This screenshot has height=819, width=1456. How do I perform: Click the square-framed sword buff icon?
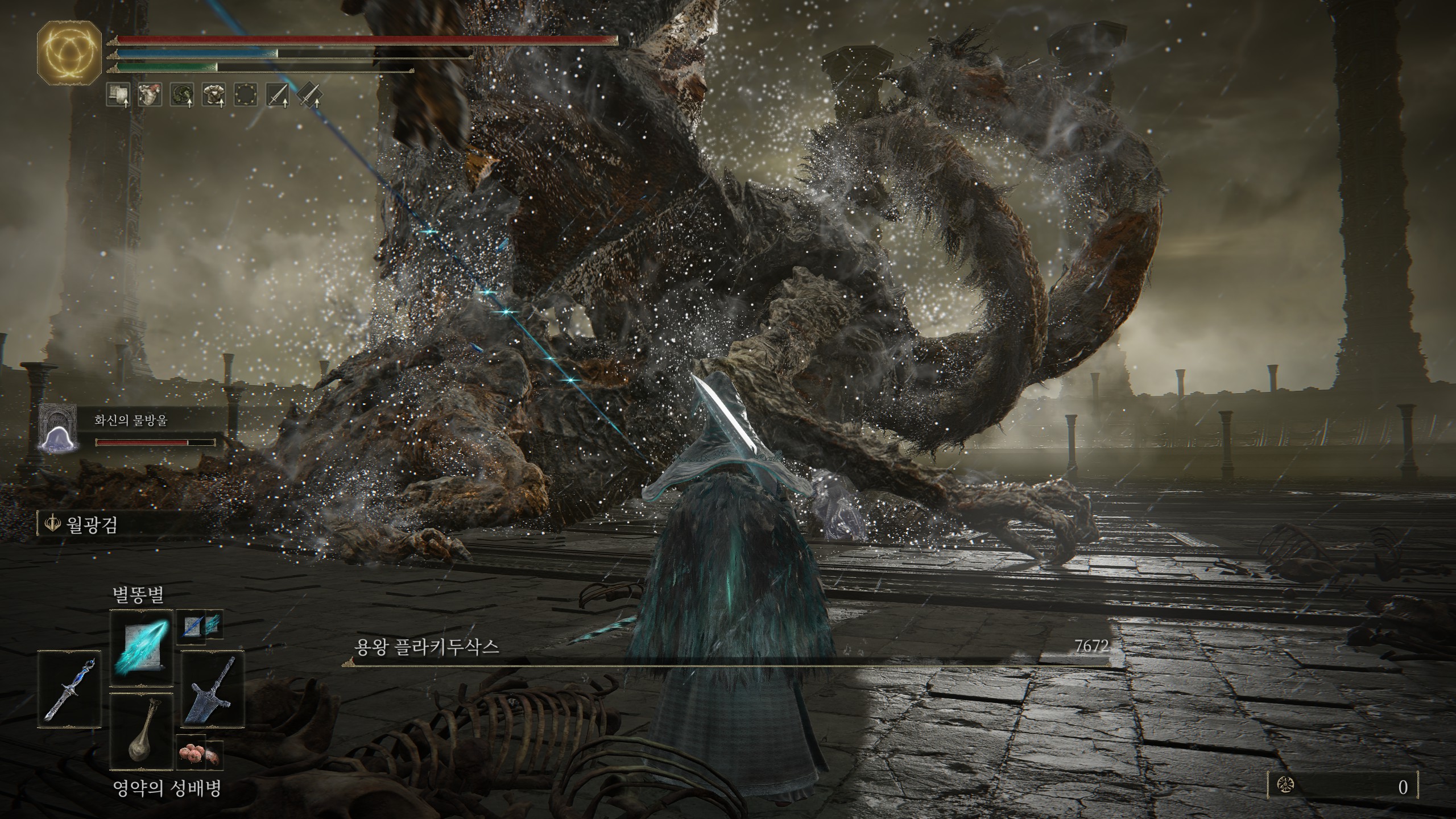point(278,95)
